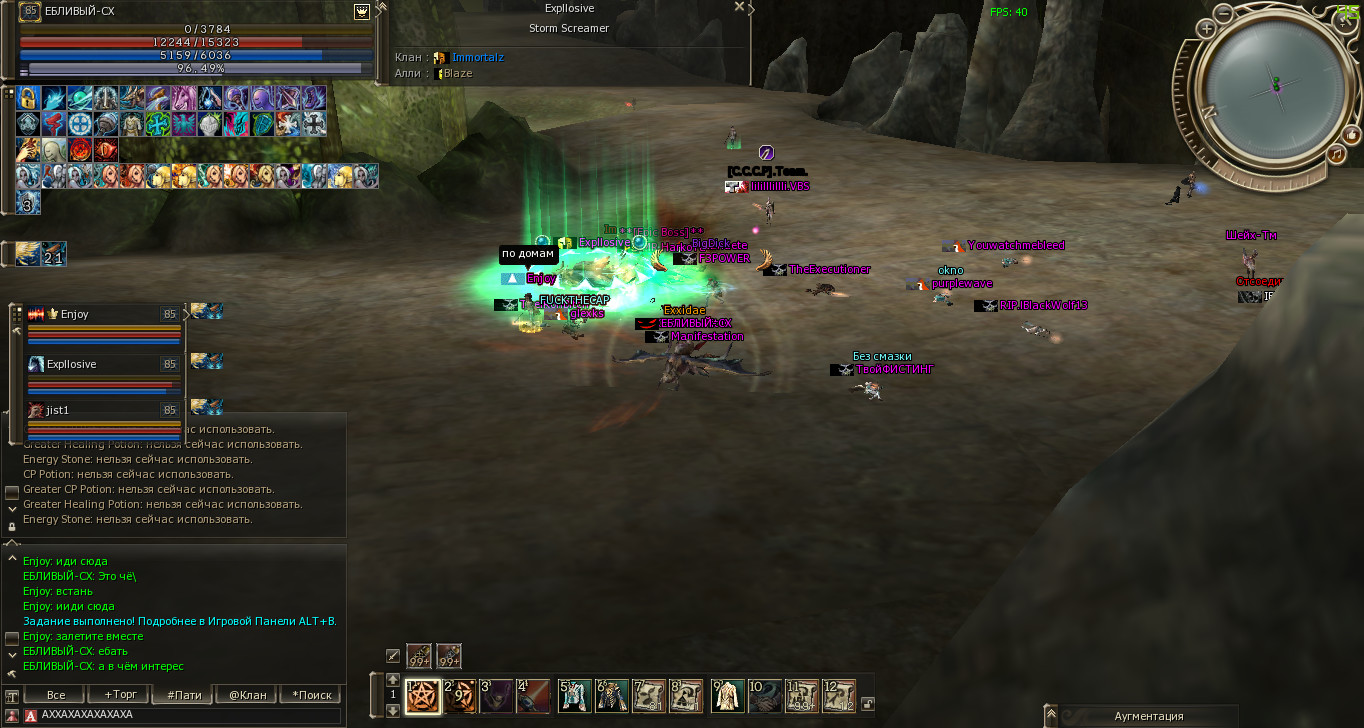Viewport: 1364px width, 728px height.
Task: Click the chat message input field
Action: [185, 716]
